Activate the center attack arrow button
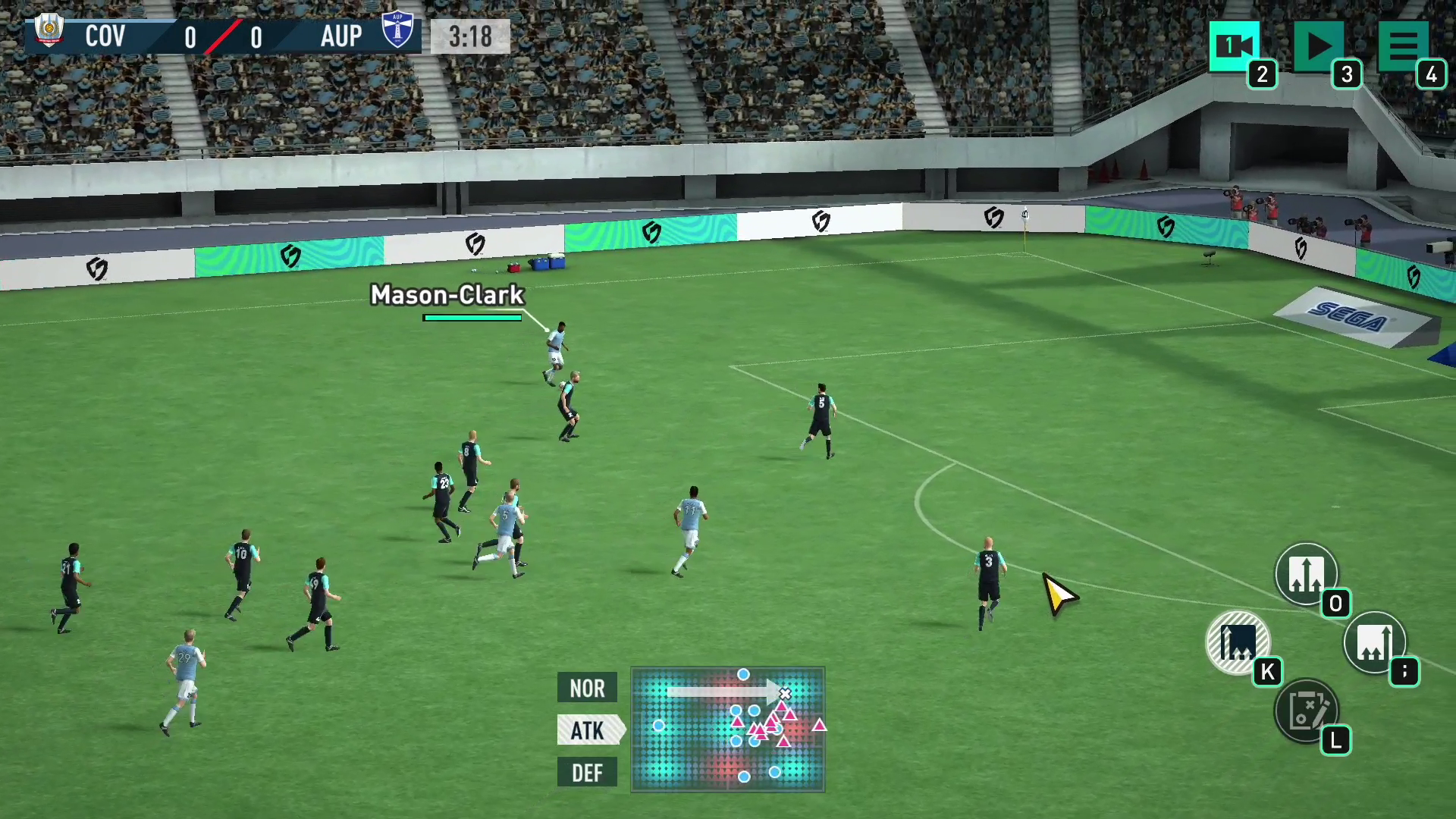This screenshot has width=1456, height=819. (1306, 574)
